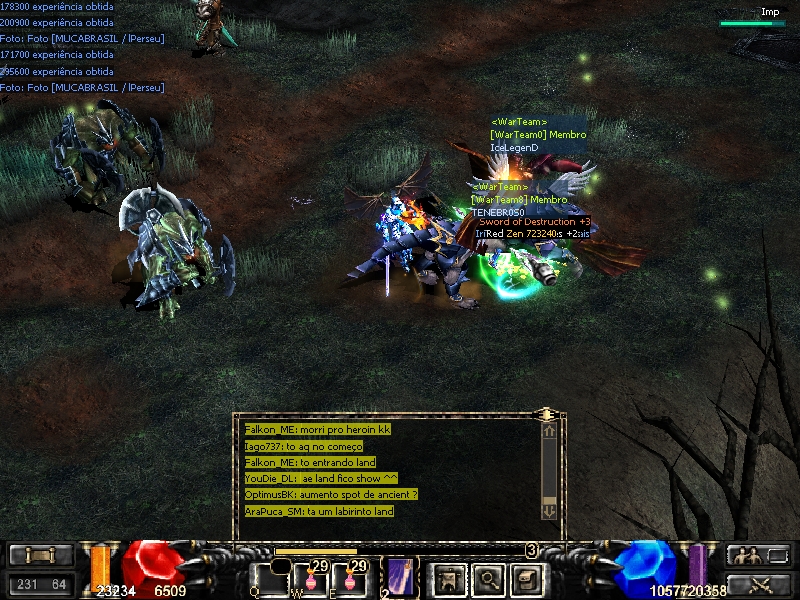800x600 pixels.
Task: Open the button right of the magnifying glass
Action: click(527, 578)
